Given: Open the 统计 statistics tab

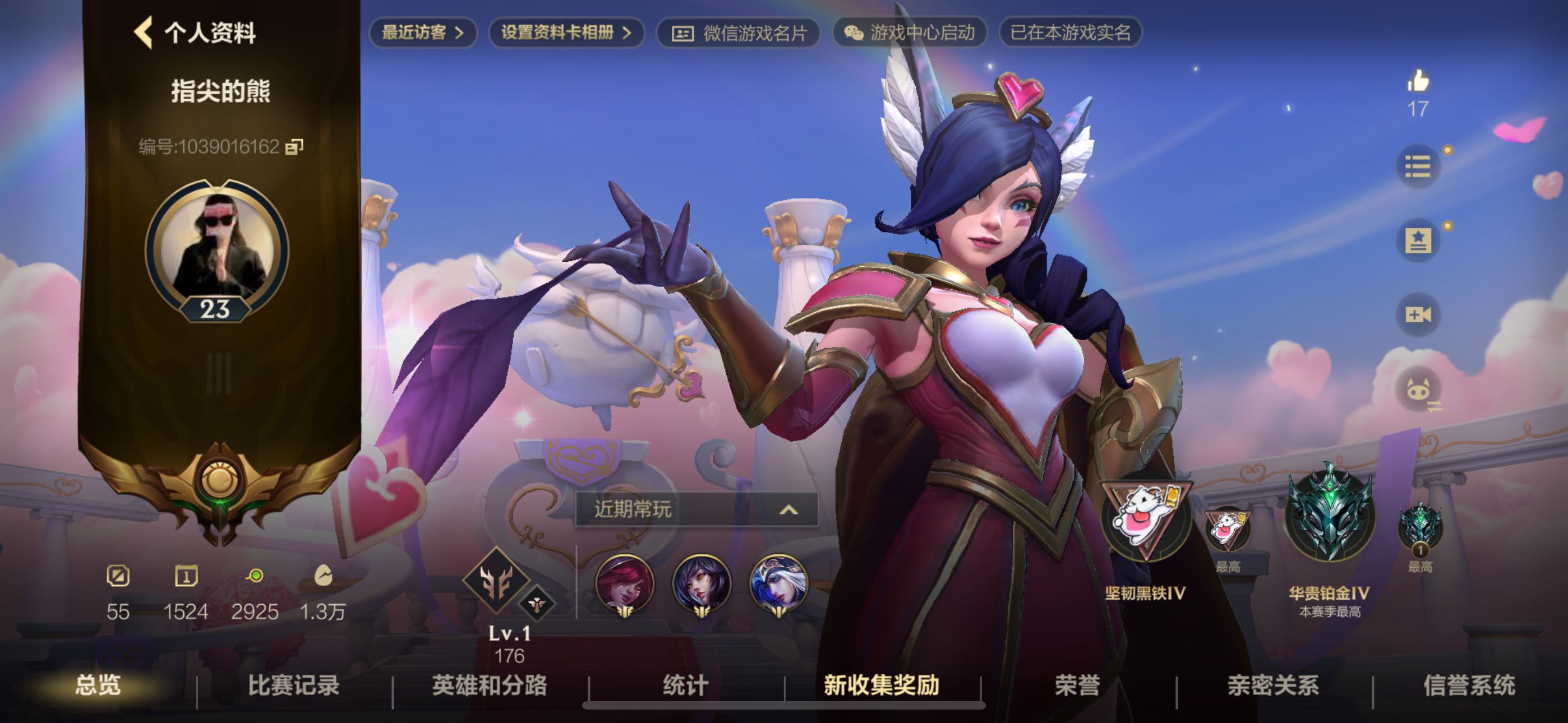Looking at the screenshot, I should (685, 686).
